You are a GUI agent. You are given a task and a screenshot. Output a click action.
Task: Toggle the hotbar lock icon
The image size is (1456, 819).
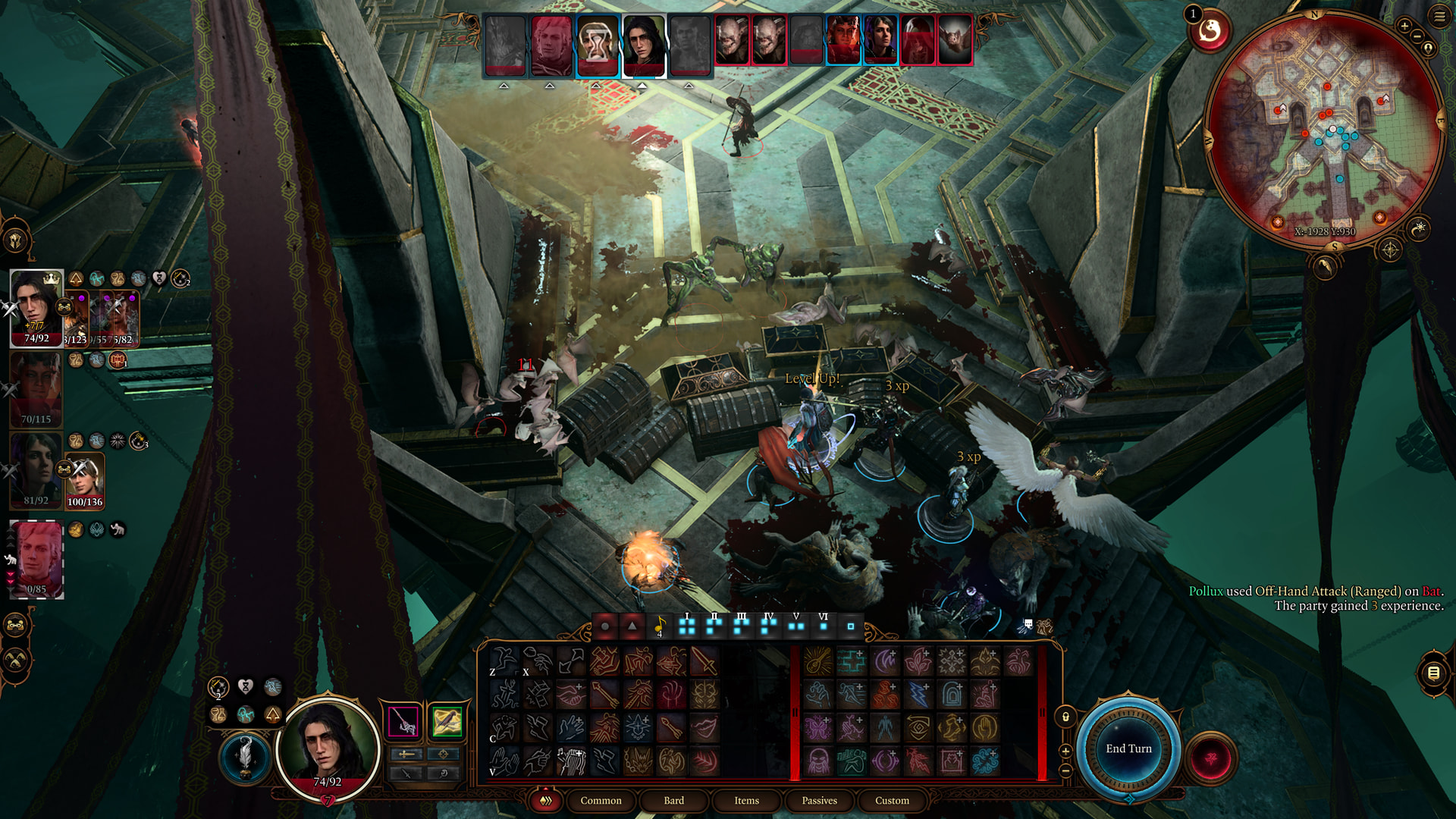point(1065,717)
